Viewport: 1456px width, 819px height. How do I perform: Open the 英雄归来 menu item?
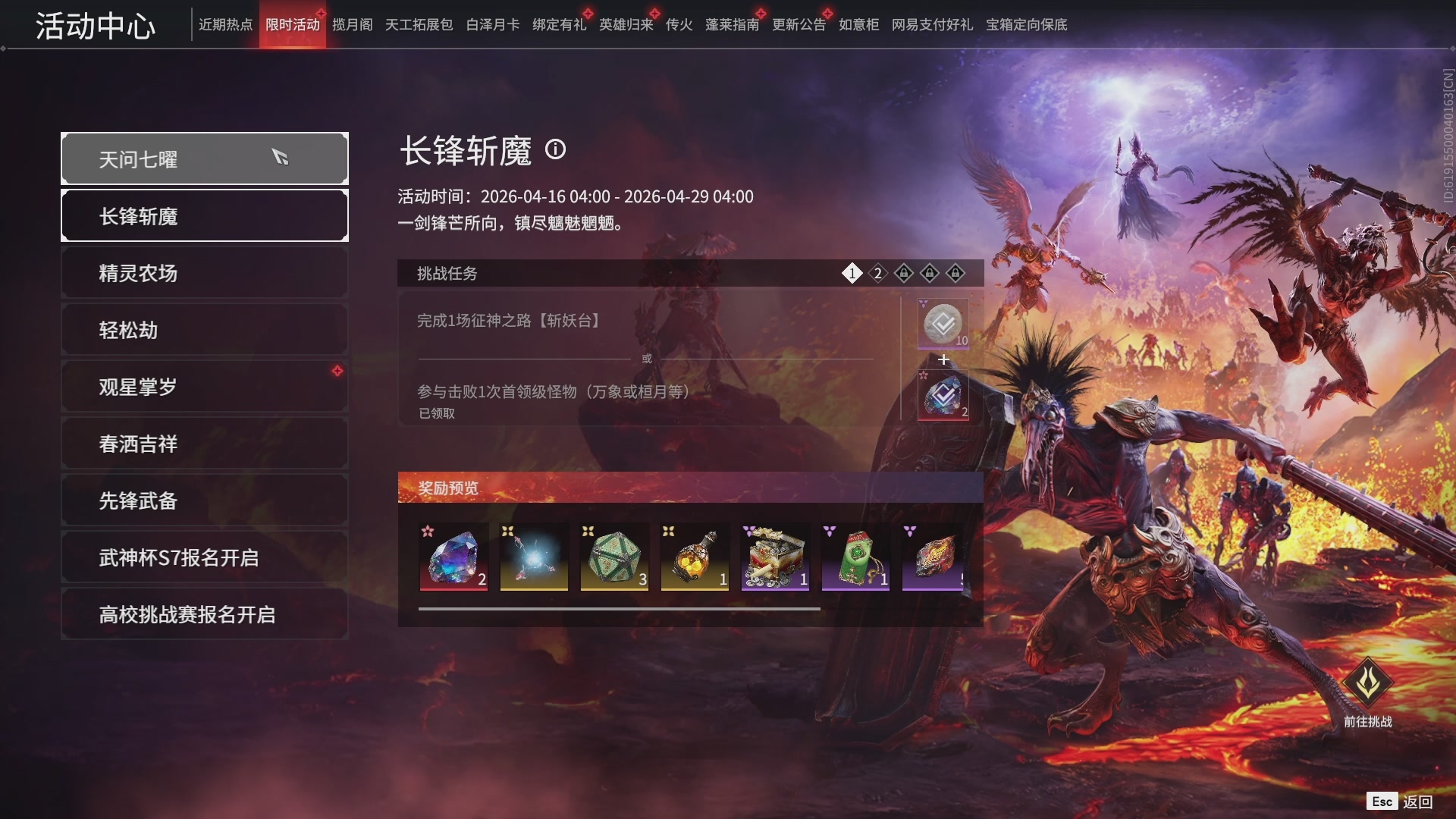click(x=623, y=24)
